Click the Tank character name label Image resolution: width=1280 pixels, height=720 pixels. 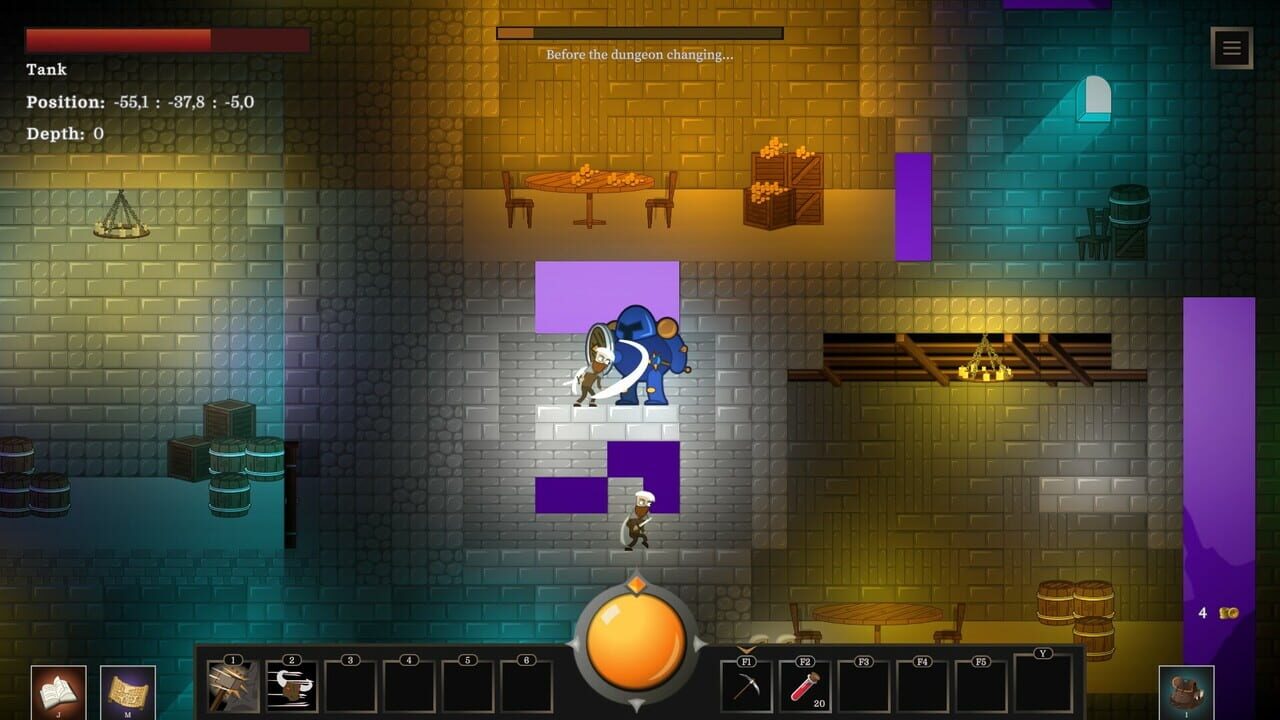(x=45, y=69)
